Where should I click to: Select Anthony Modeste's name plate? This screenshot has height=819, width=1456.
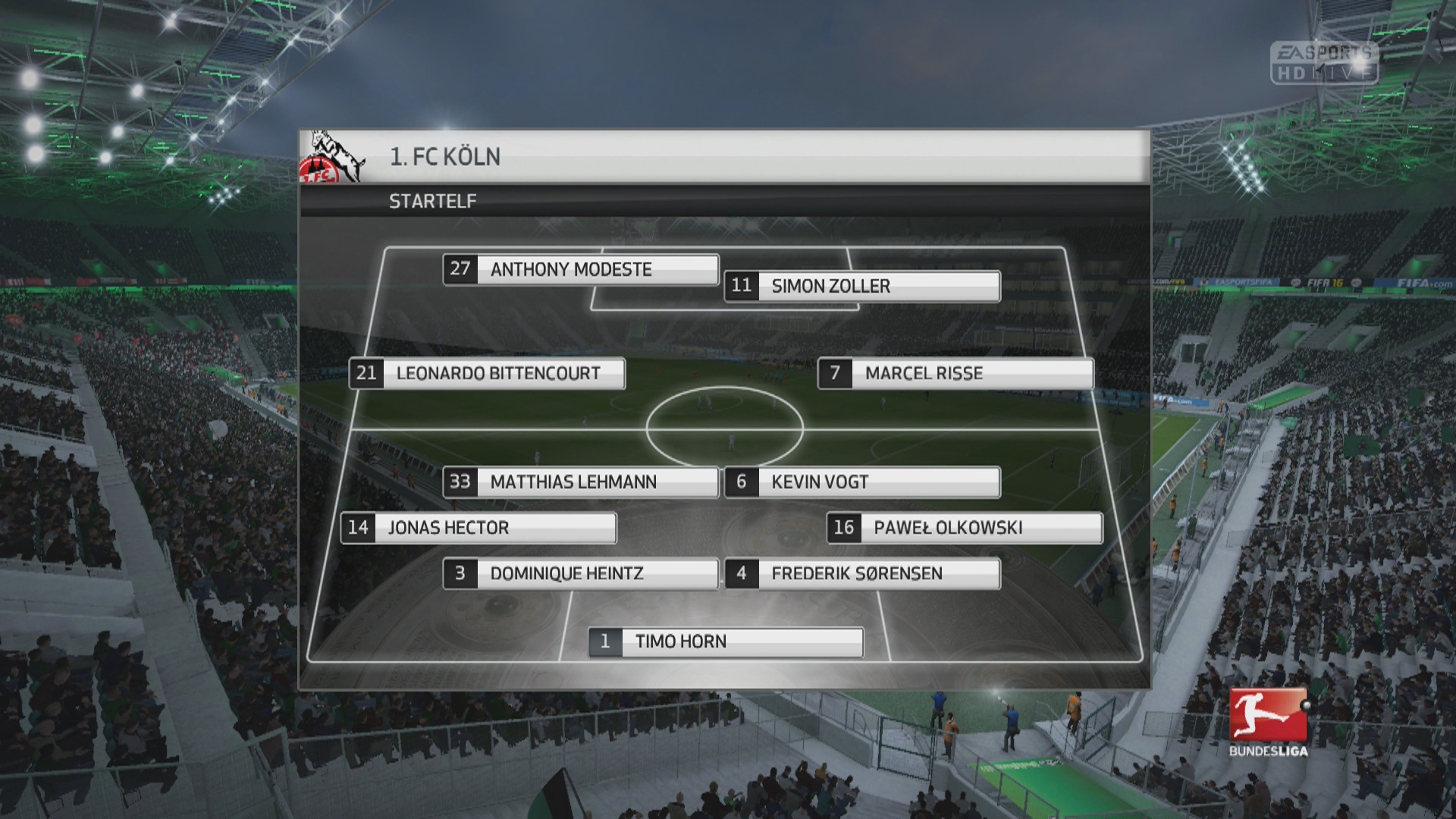pos(581,269)
